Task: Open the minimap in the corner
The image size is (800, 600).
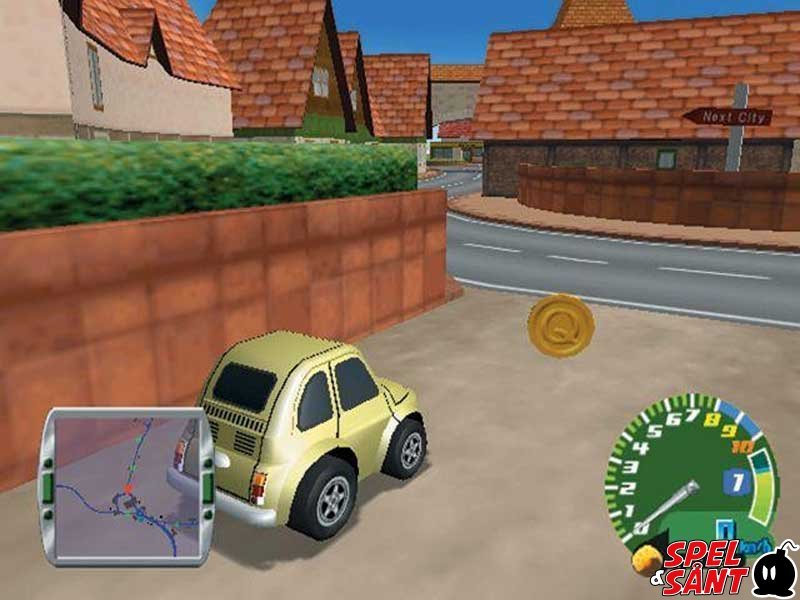Action: tap(125, 487)
